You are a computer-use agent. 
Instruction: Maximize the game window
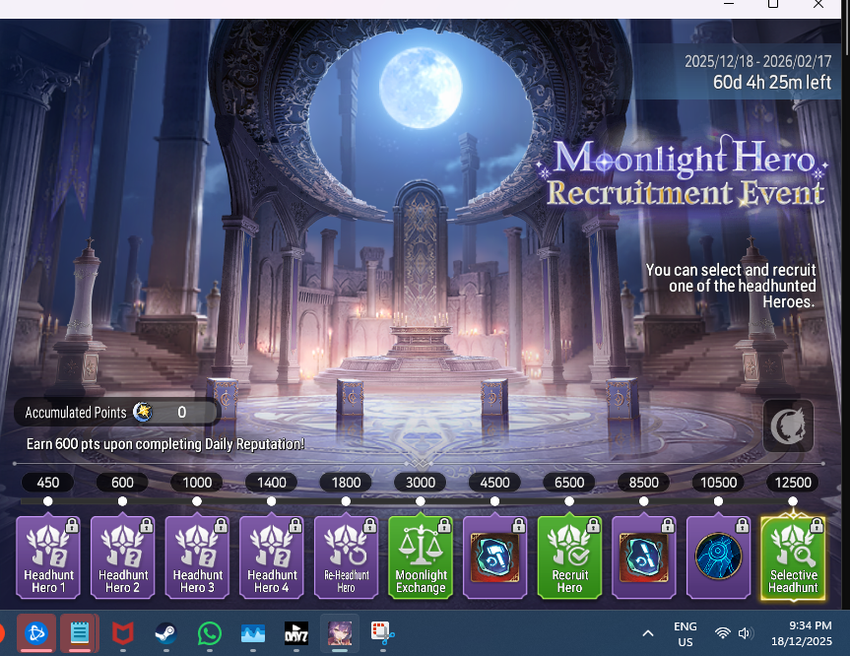772,5
